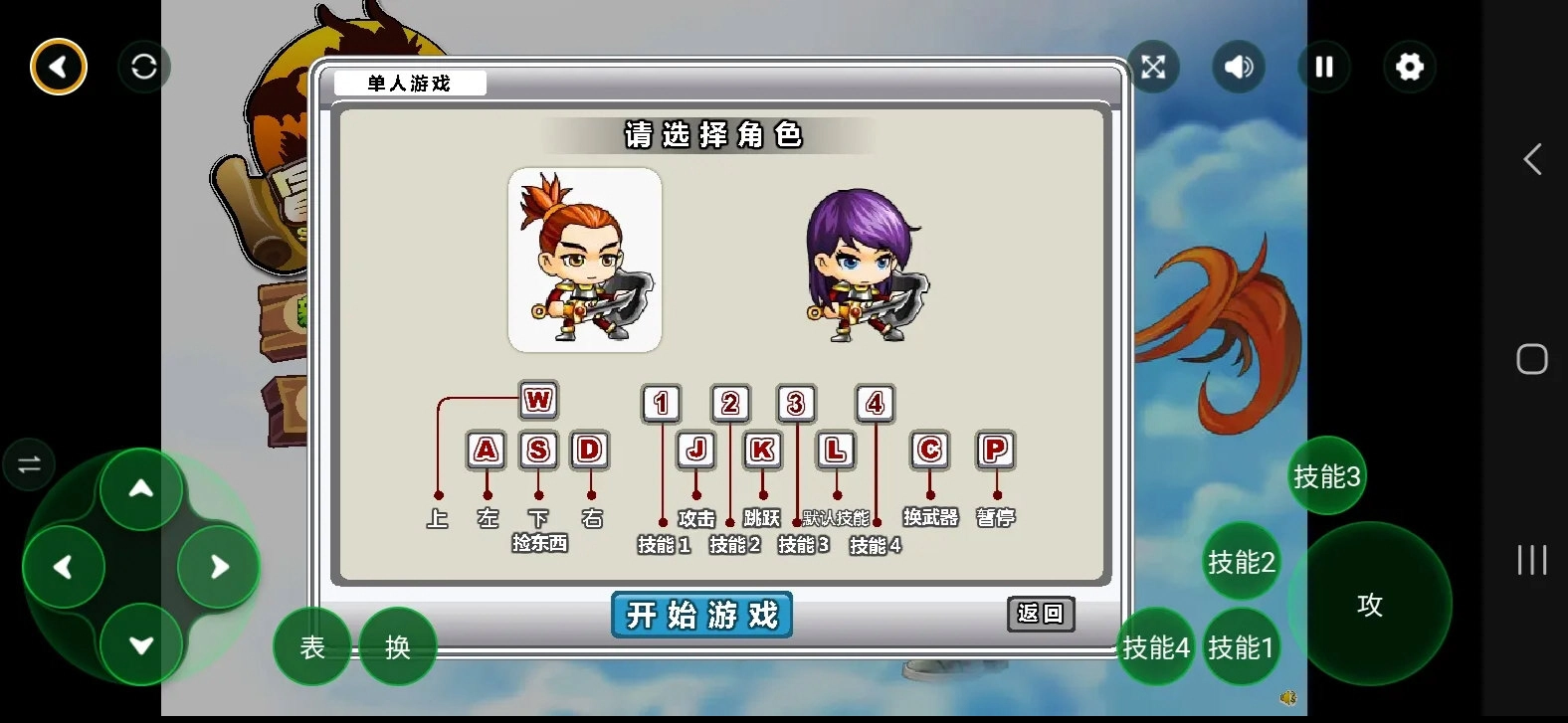Tap the 技能3 skill button
This screenshot has height=723, width=1568.
[1327, 477]
